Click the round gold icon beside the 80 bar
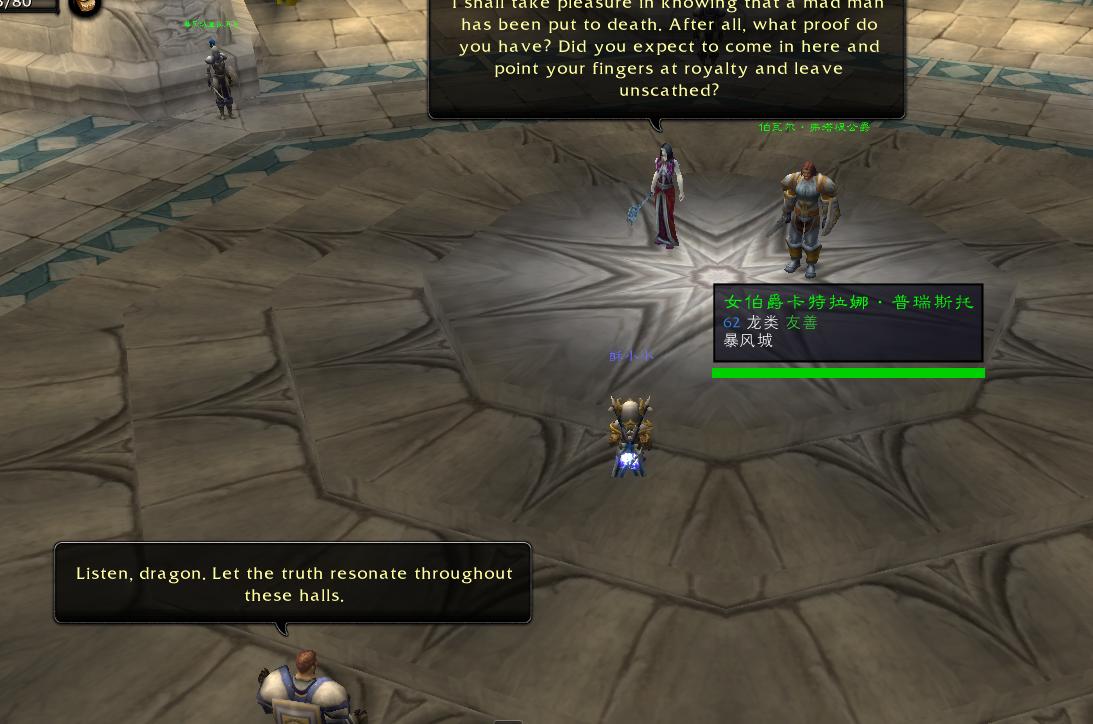The image size is (1093, 724). (86, 6)
